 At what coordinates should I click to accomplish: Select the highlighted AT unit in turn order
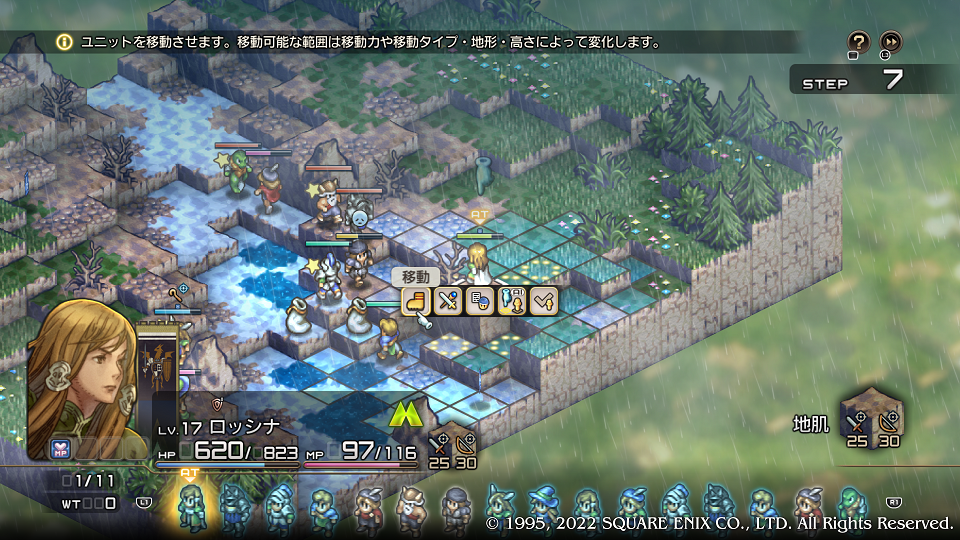191,506
